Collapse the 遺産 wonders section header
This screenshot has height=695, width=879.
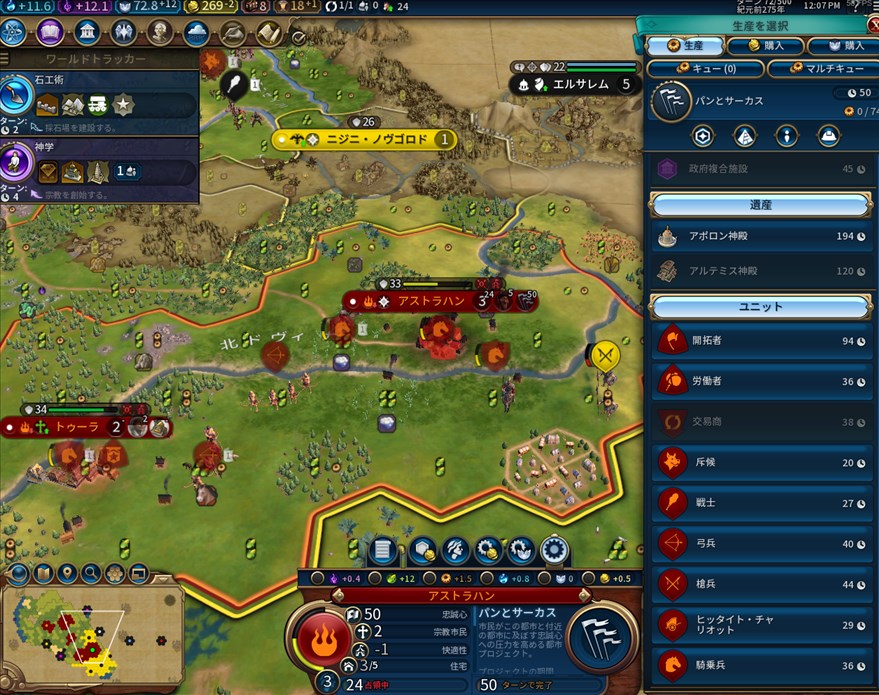click(x=760, y=205)
